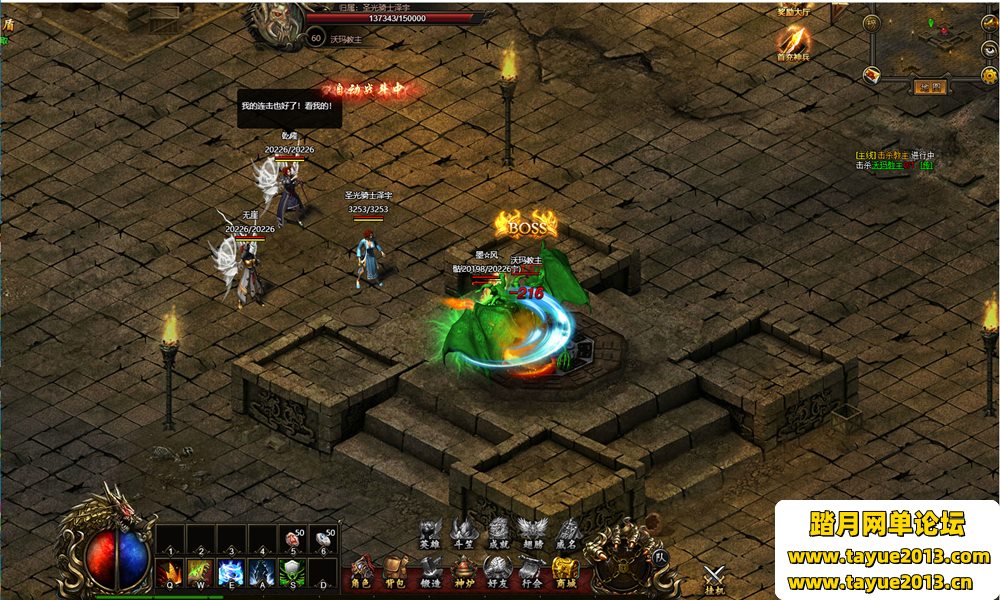Open the 斗笠 hat menu

point(463,533)
